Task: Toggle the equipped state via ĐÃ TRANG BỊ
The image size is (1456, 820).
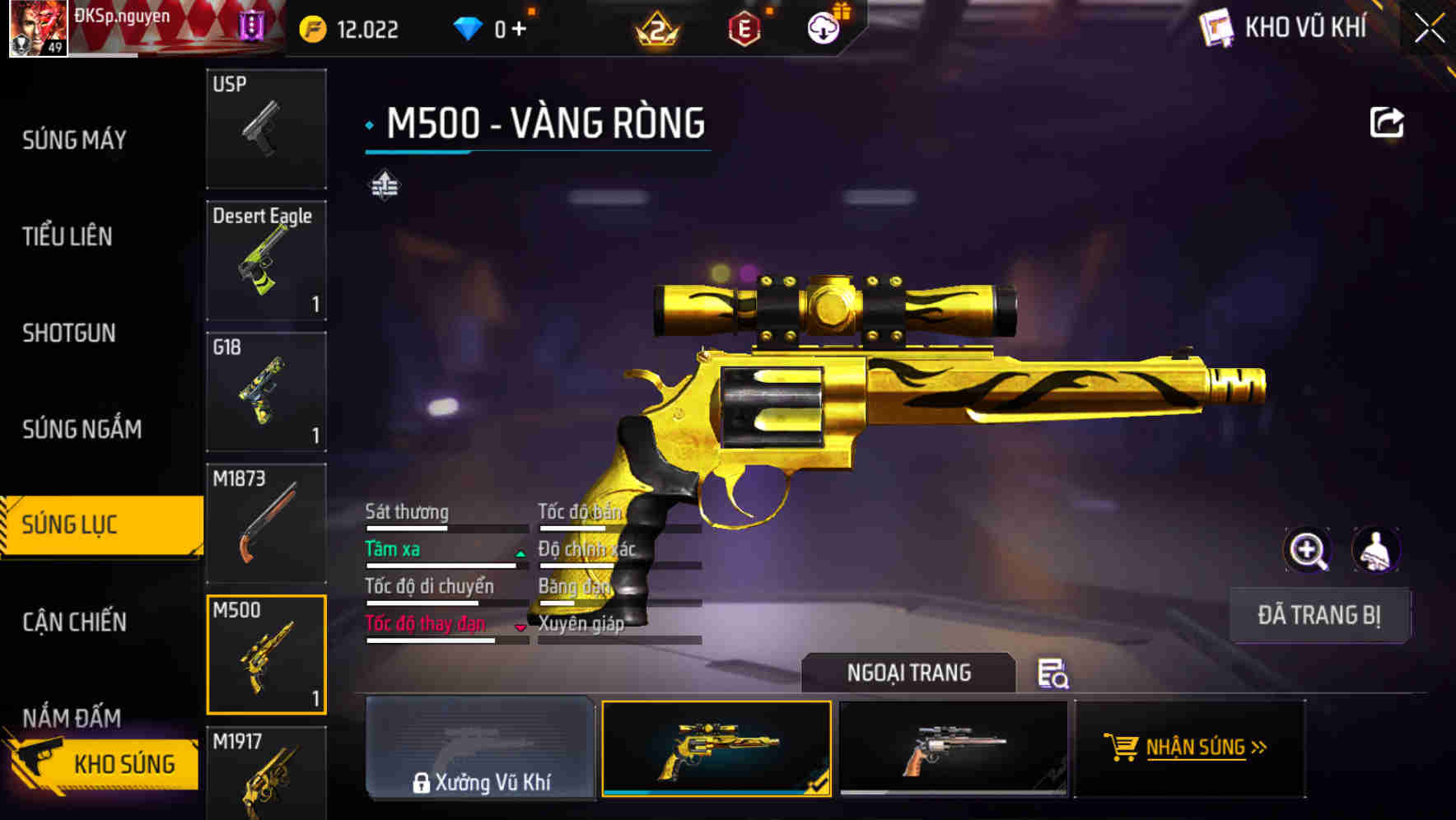Action: 1319,615
